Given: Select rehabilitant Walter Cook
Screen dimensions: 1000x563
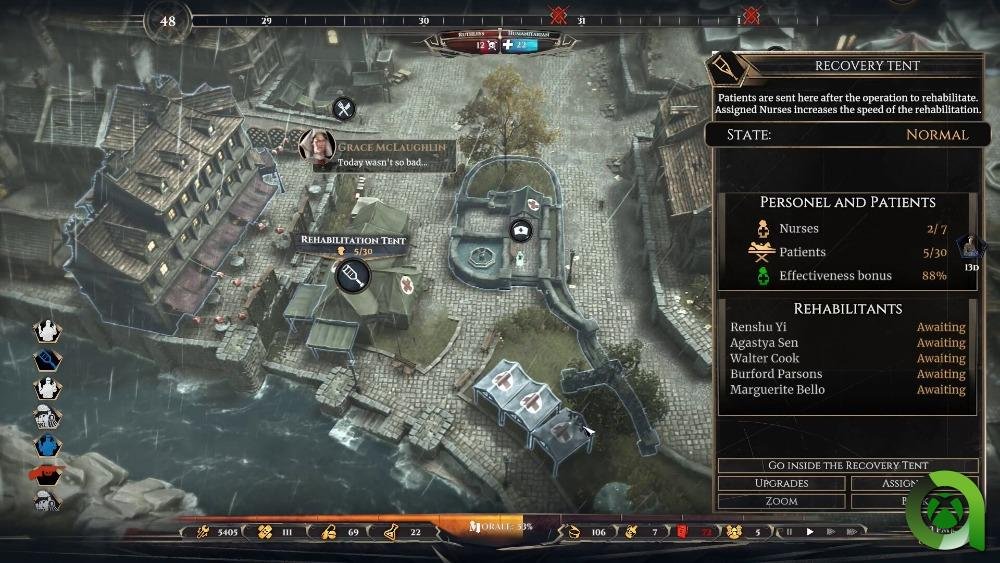Looking at the screenshot, I should 763,358.
